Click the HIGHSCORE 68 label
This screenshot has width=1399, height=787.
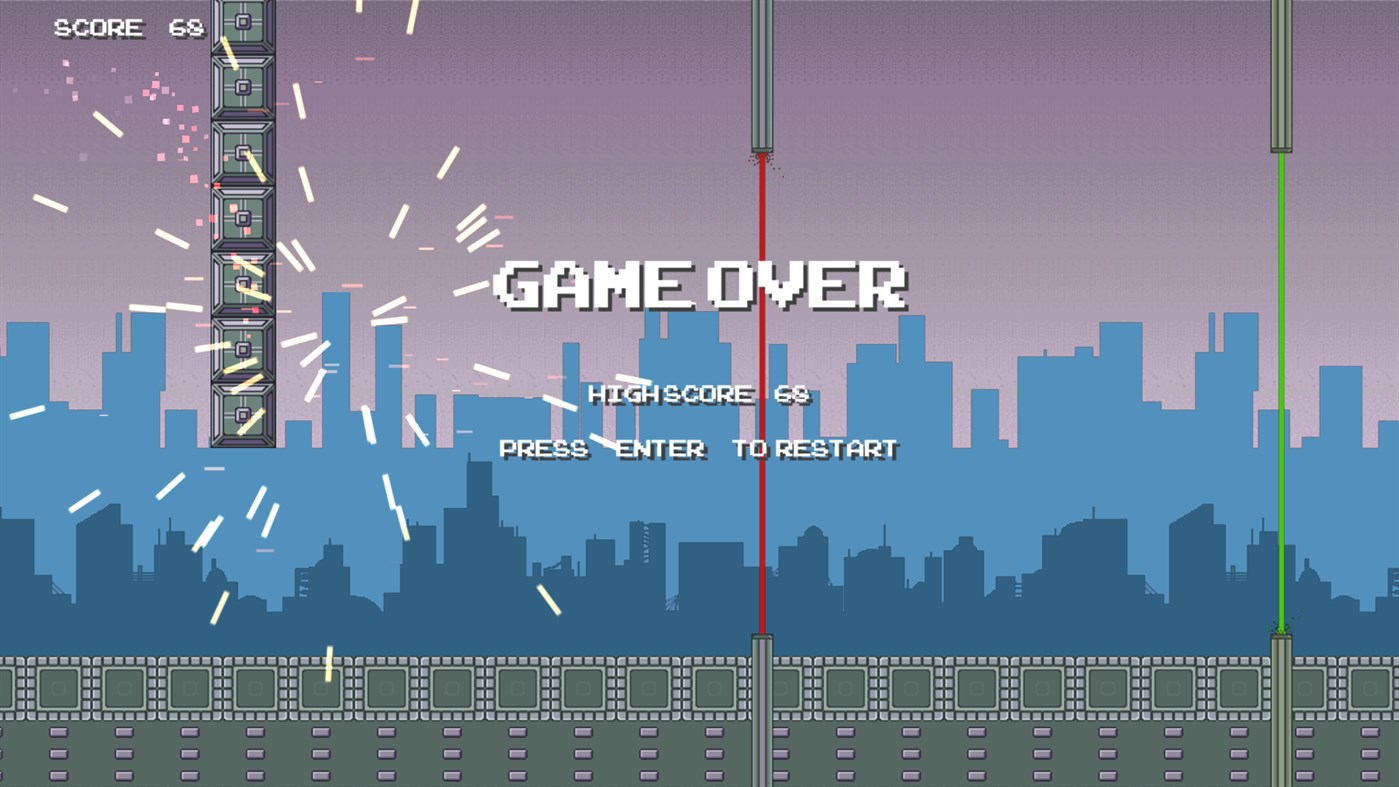[698, 394]
